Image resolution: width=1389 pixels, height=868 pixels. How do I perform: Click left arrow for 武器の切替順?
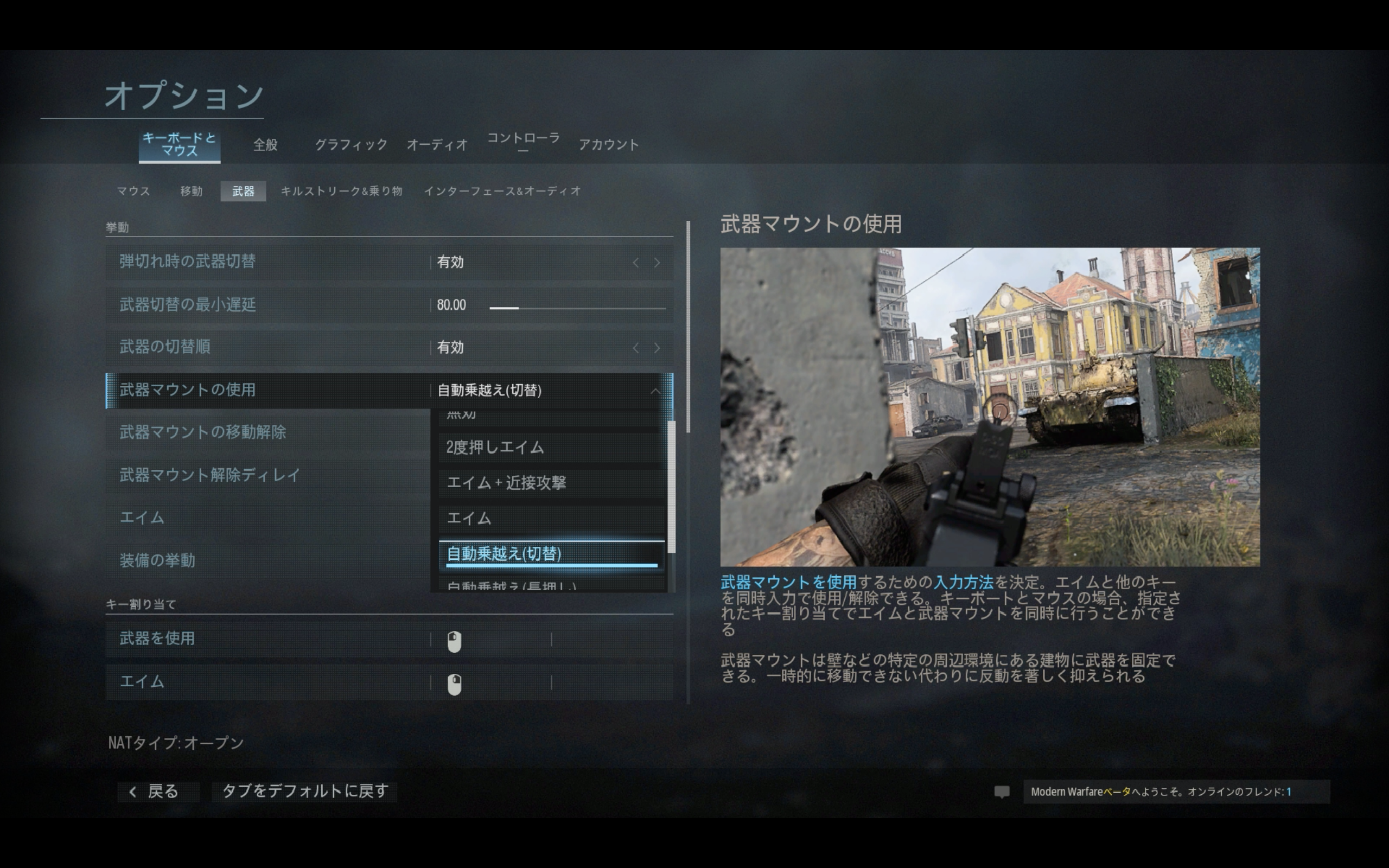635,348
